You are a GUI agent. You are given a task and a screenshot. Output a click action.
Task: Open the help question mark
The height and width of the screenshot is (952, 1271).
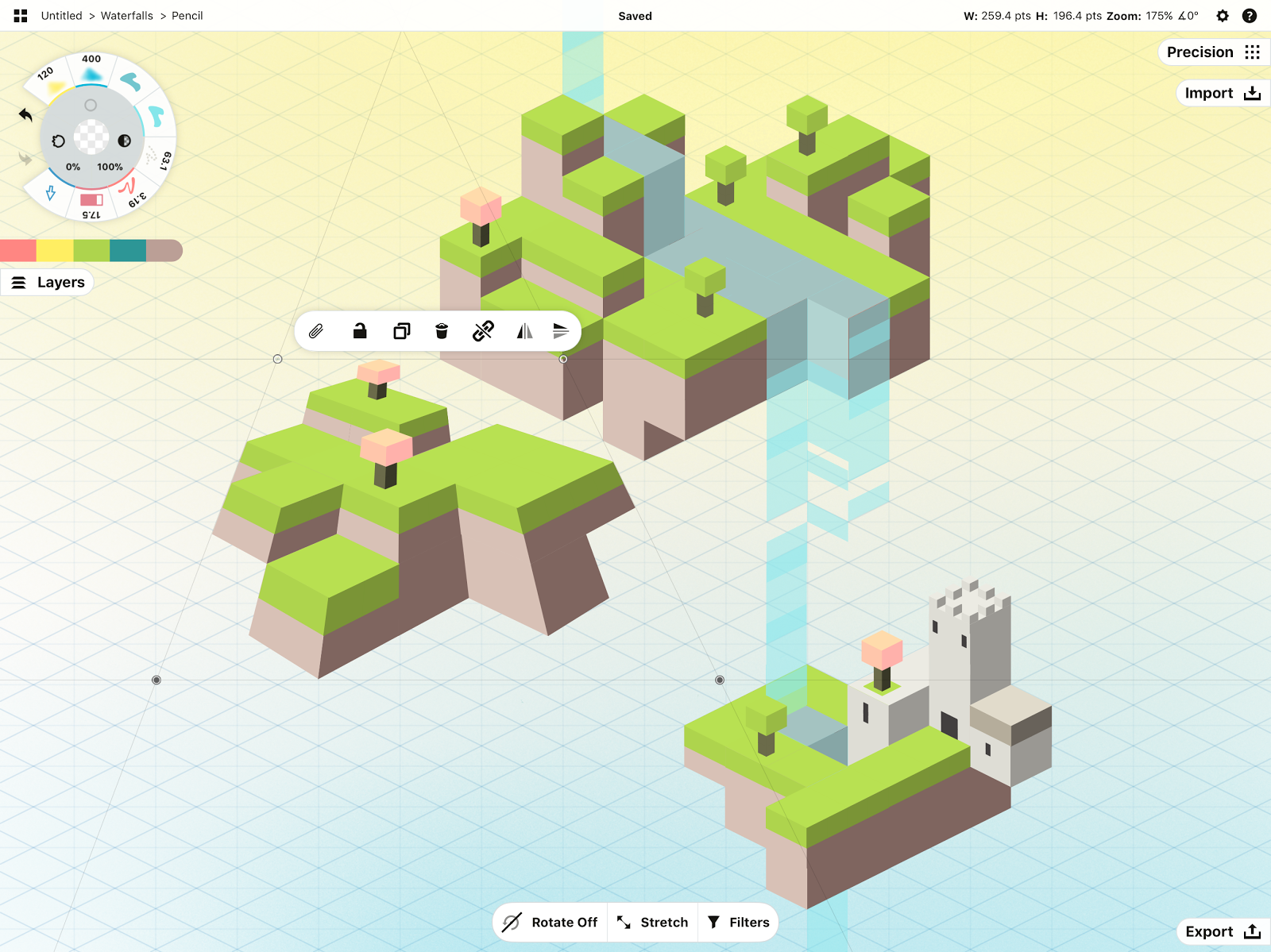coord(1250,16)
